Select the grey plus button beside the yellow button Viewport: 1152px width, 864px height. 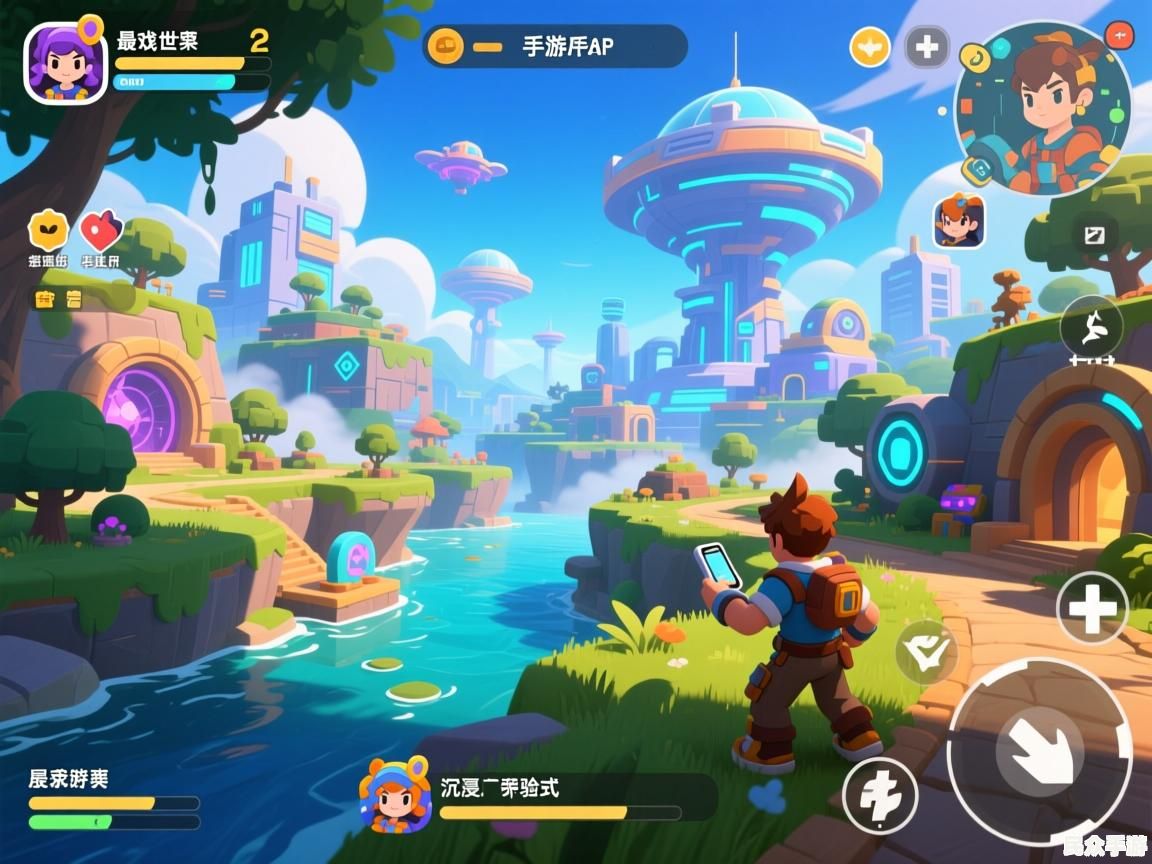tap(926, 46)
